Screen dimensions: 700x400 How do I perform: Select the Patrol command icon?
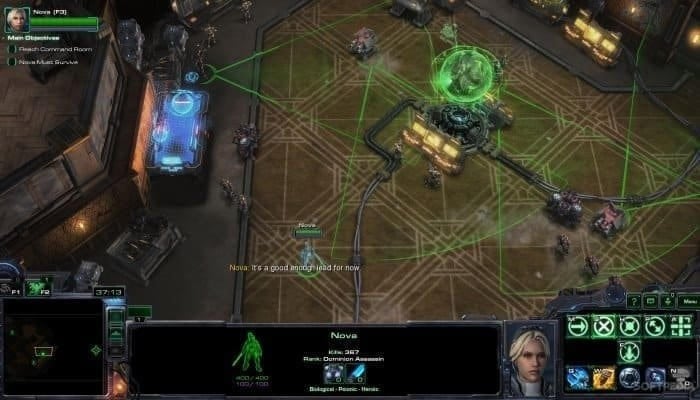655,325
